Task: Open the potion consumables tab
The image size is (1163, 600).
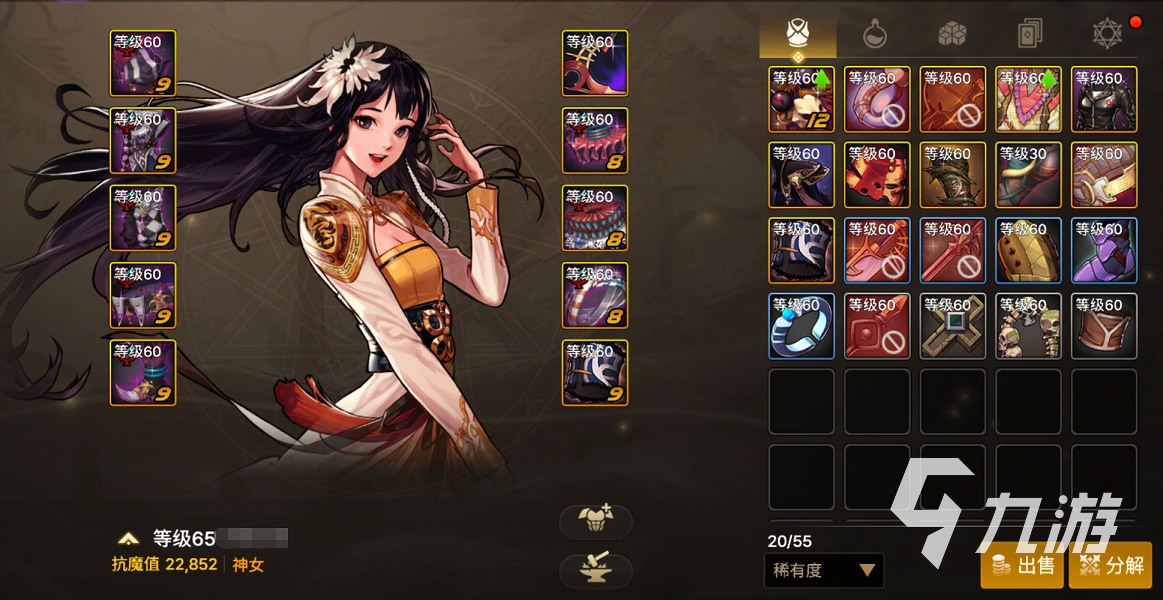Action: (x=875, y=35)
